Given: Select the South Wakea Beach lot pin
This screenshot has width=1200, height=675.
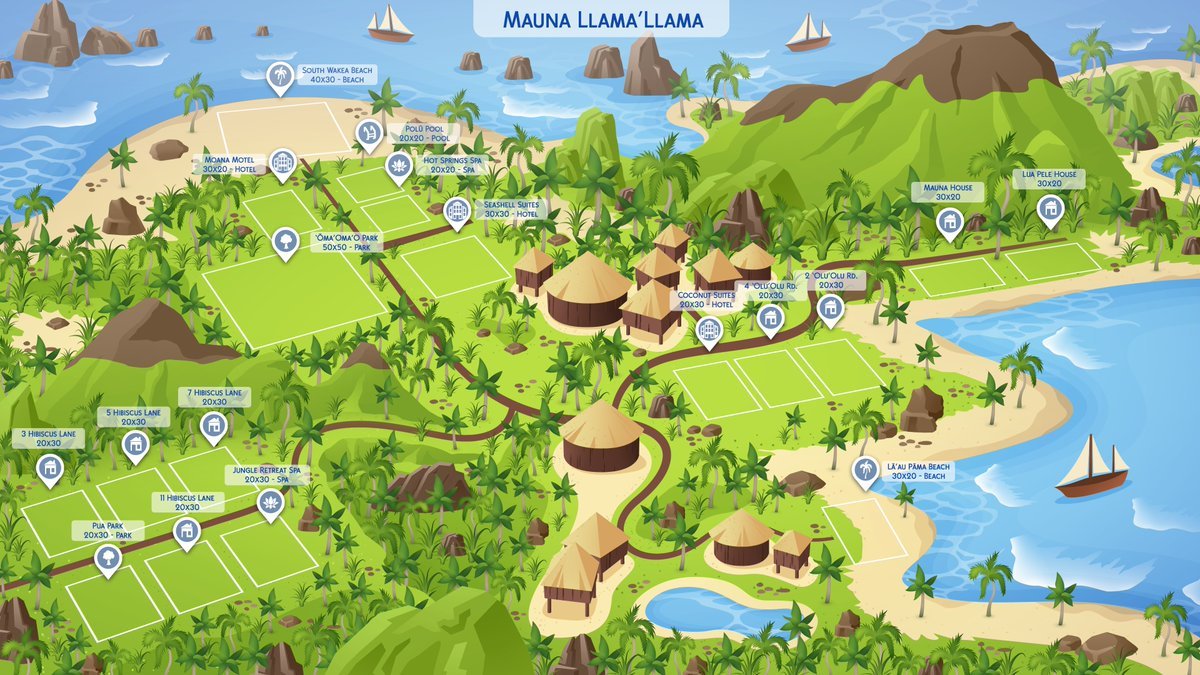Looking at the screenshot, I should coord(280,77).
